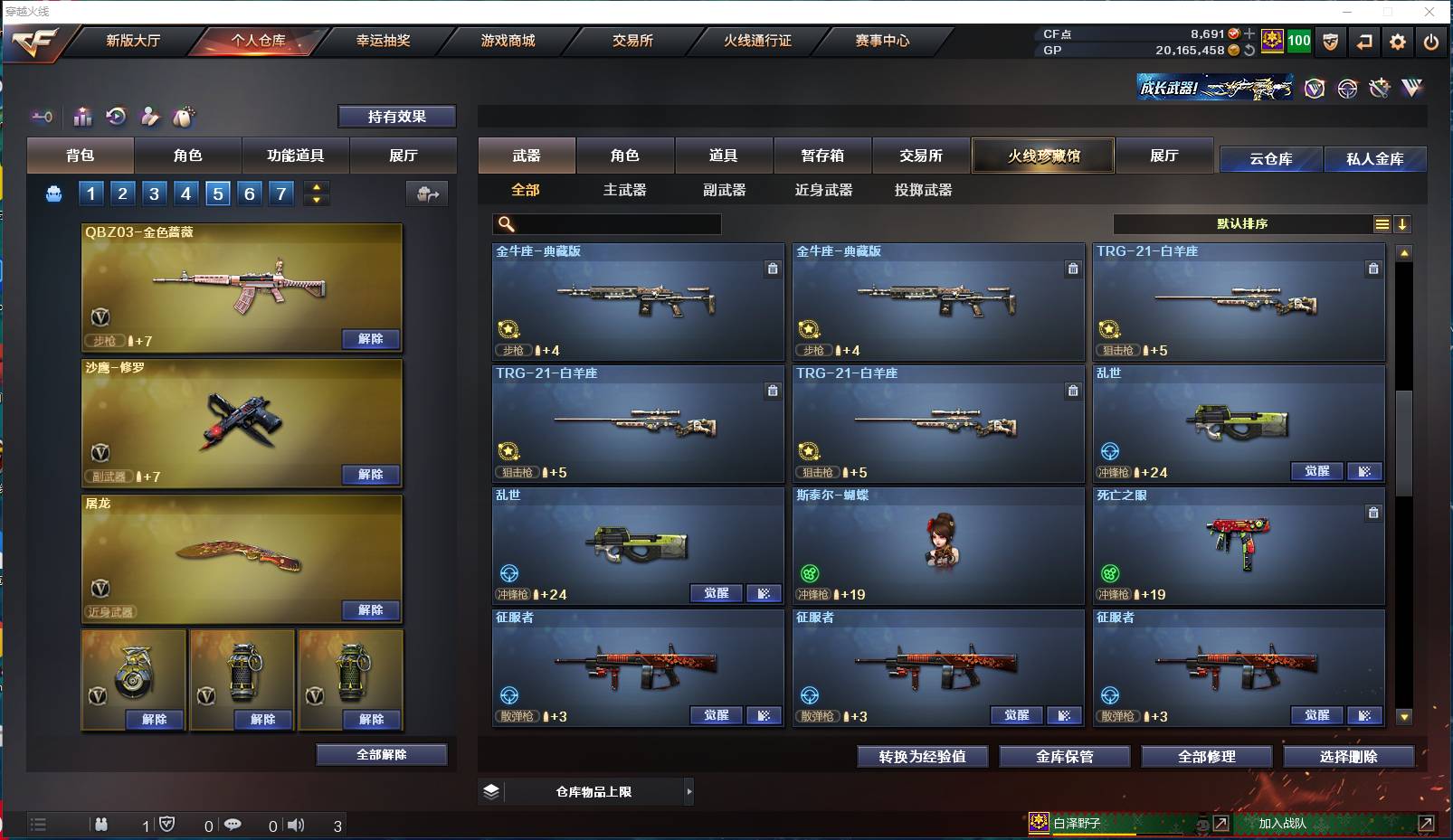
Task: Open the settings gear in the top-right corner
Action: pyautogui.click(x=1398, y=42)
